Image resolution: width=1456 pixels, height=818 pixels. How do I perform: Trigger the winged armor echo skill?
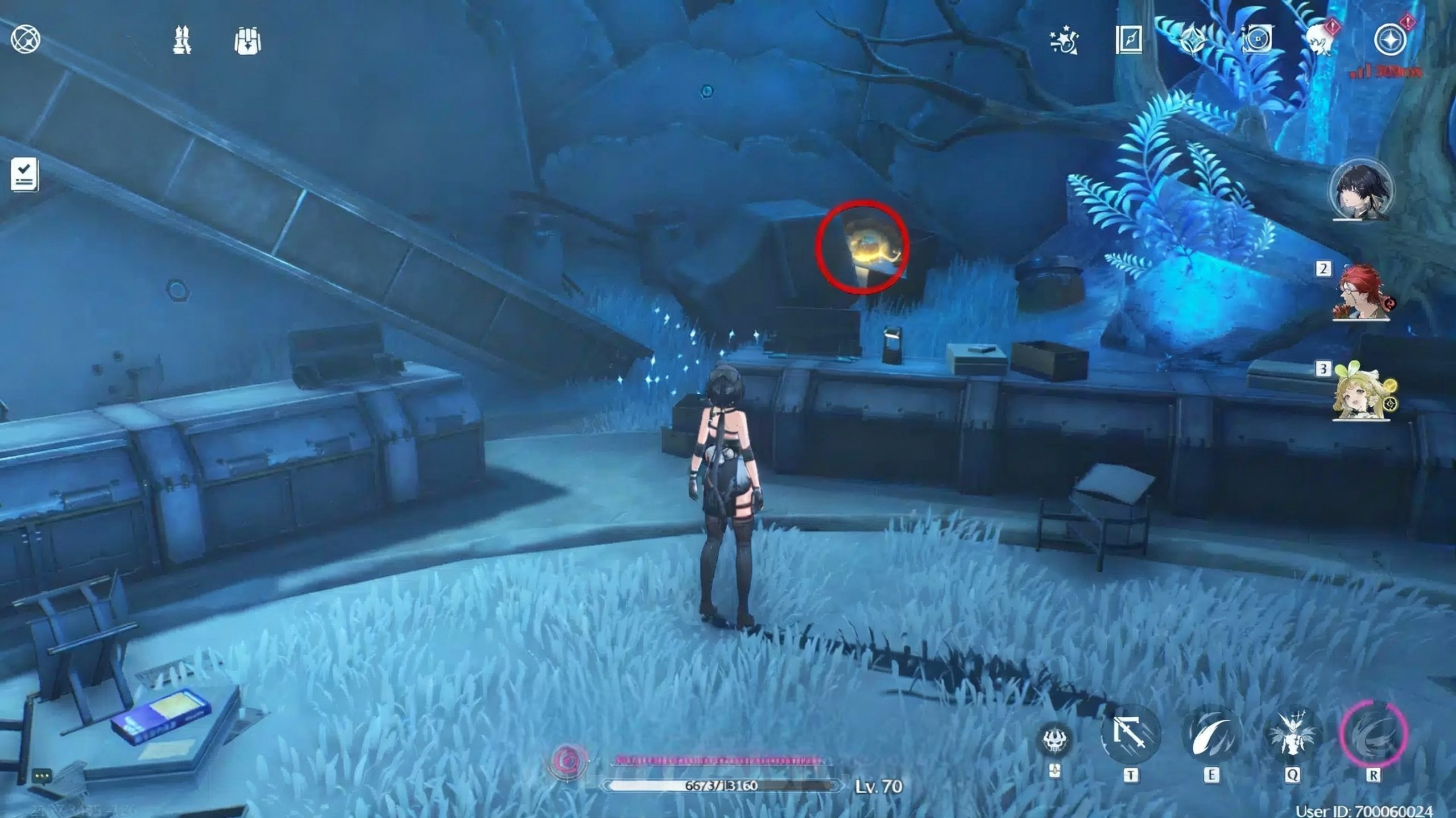tap(1292, 734)
